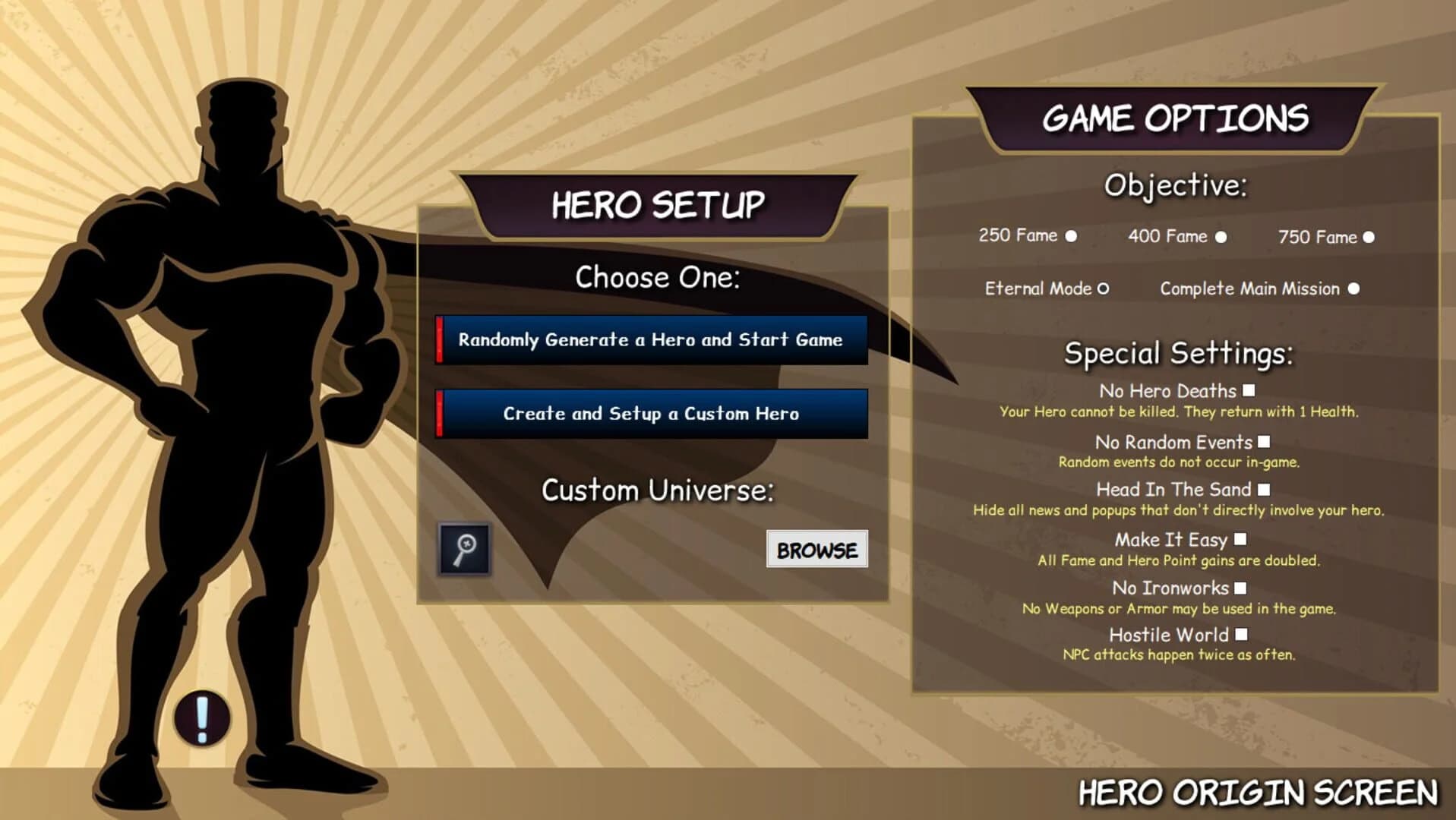Choose the 400 Fame objective

pos(1221,237)
